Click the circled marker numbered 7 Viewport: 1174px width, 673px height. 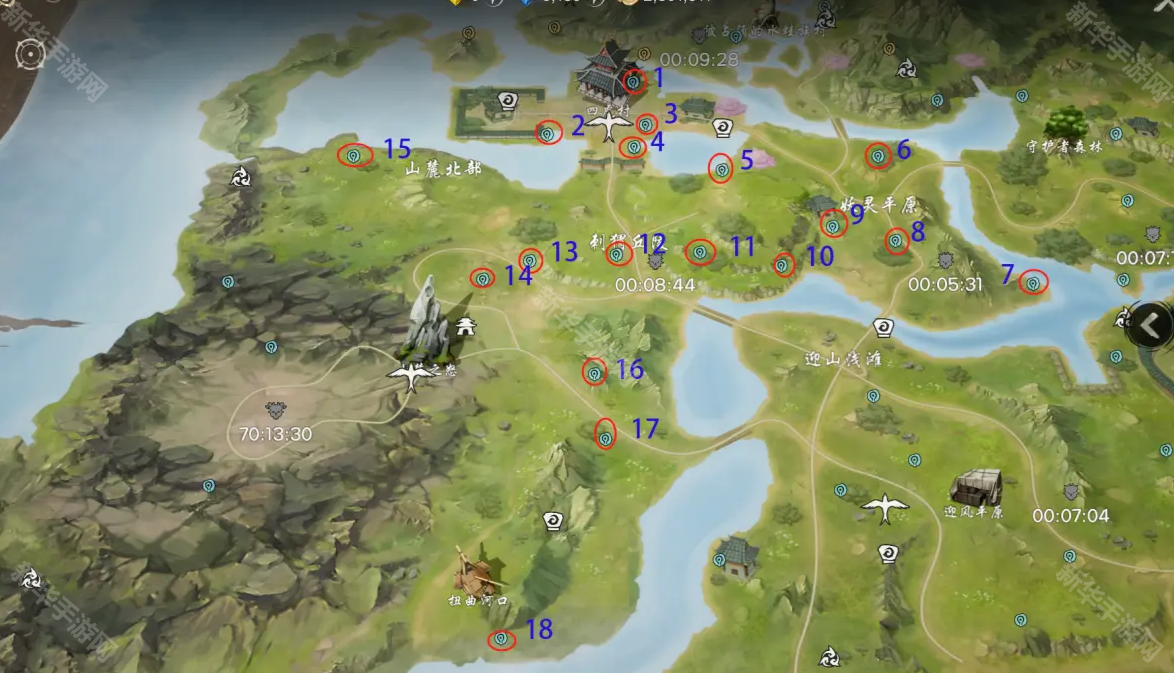coord(1033,283)
